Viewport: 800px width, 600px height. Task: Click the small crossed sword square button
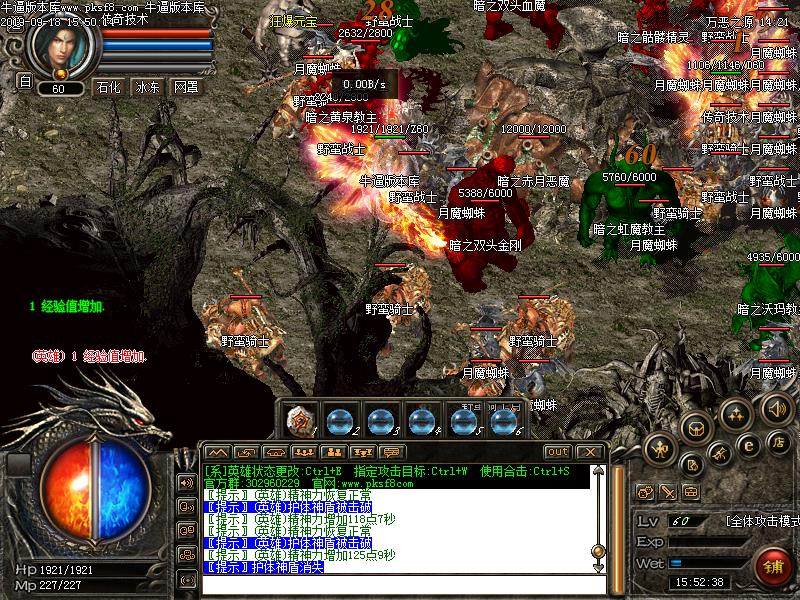[667, 492]
